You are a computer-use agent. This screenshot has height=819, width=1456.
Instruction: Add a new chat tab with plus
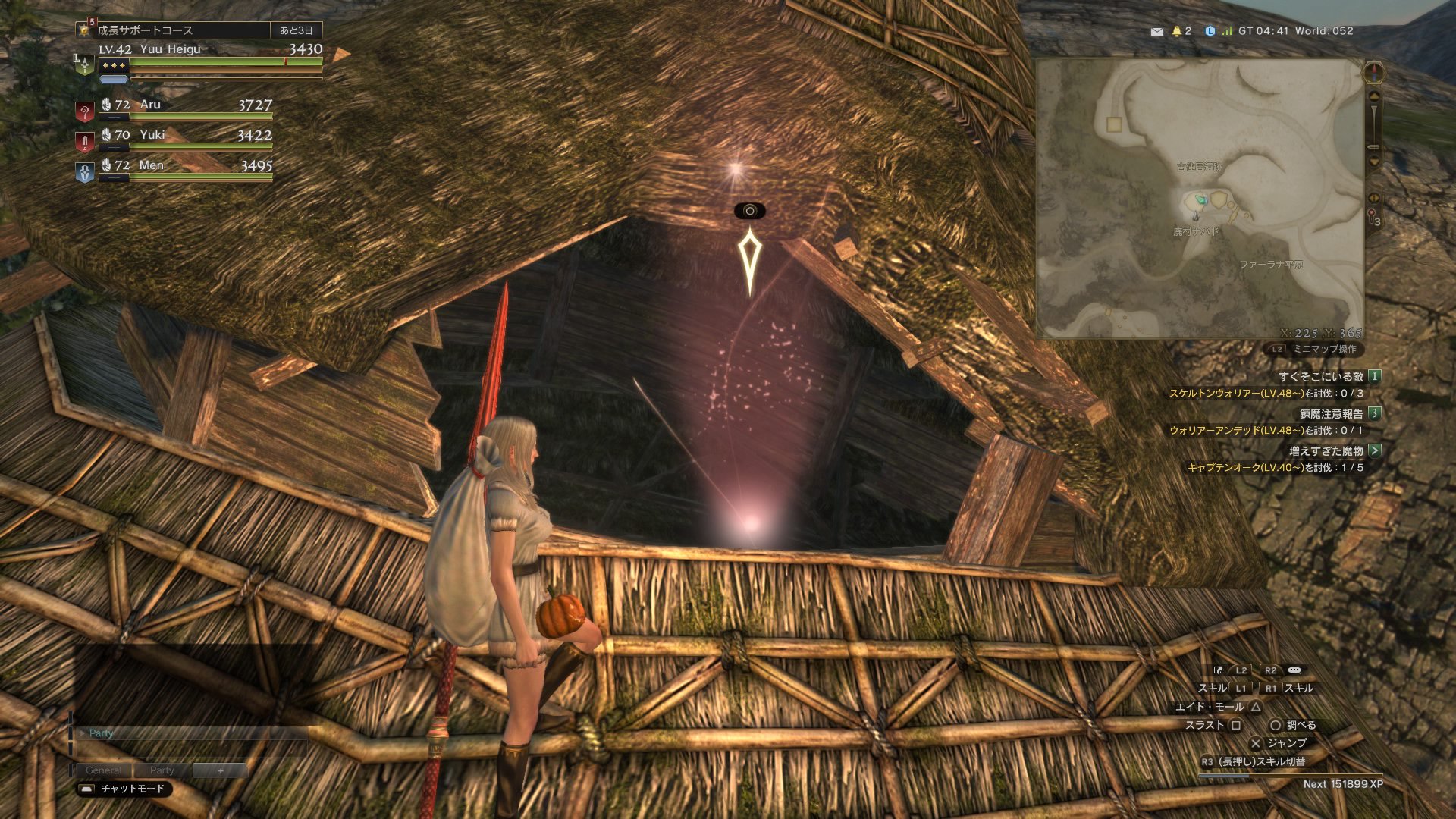[x=220, y=770]
